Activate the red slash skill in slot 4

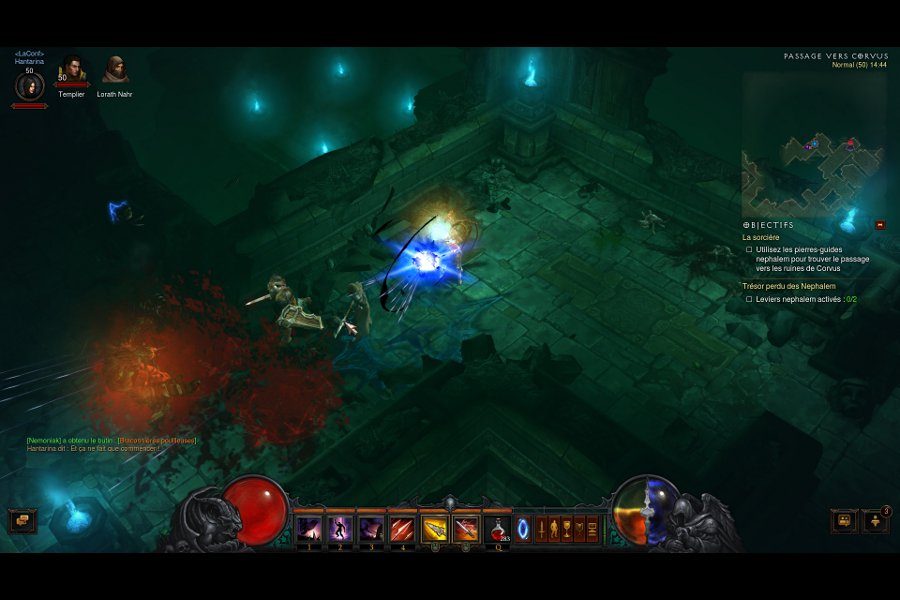(x=402, y=528)
